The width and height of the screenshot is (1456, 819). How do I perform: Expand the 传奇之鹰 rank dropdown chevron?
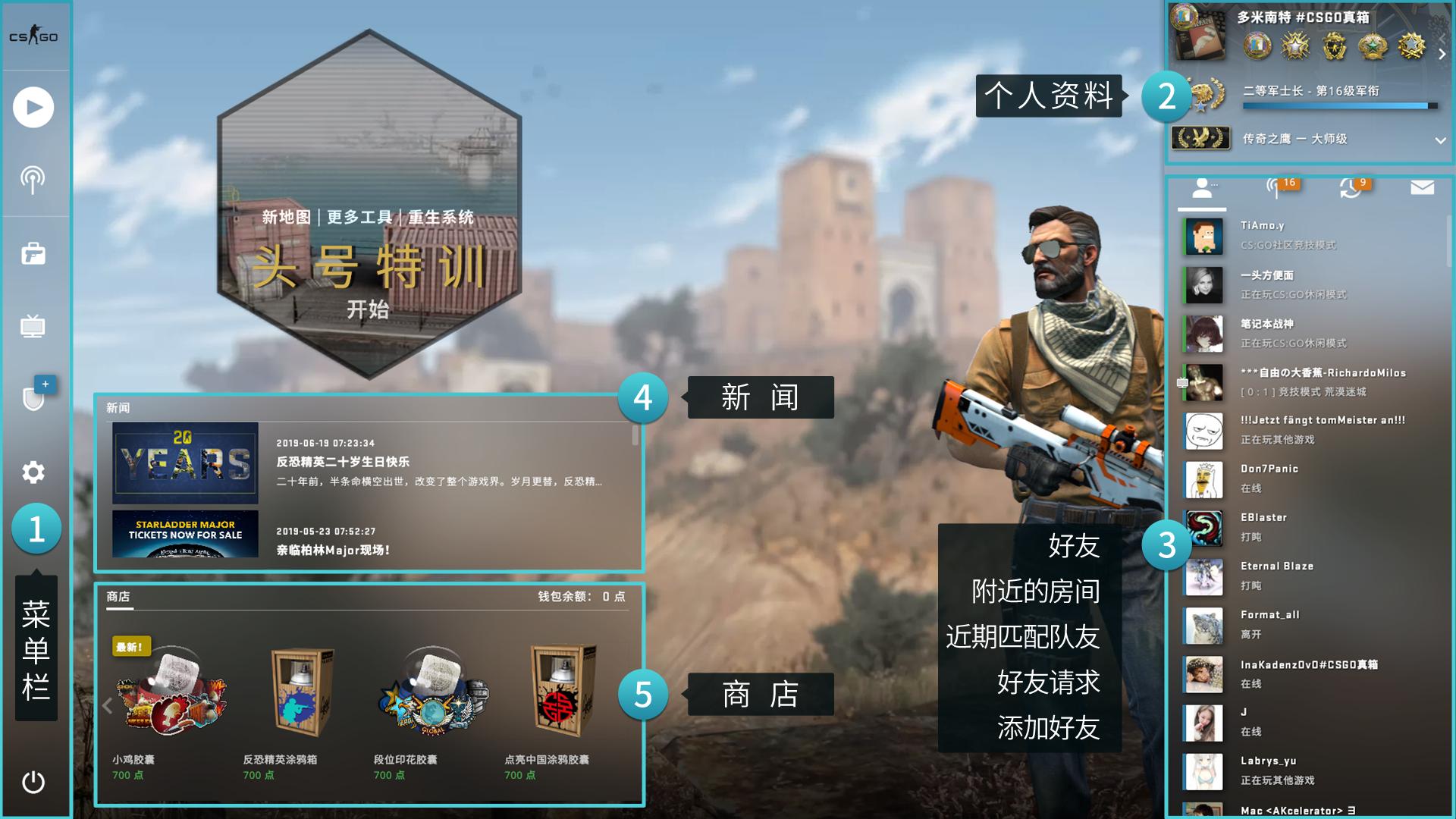[1439, 140]
